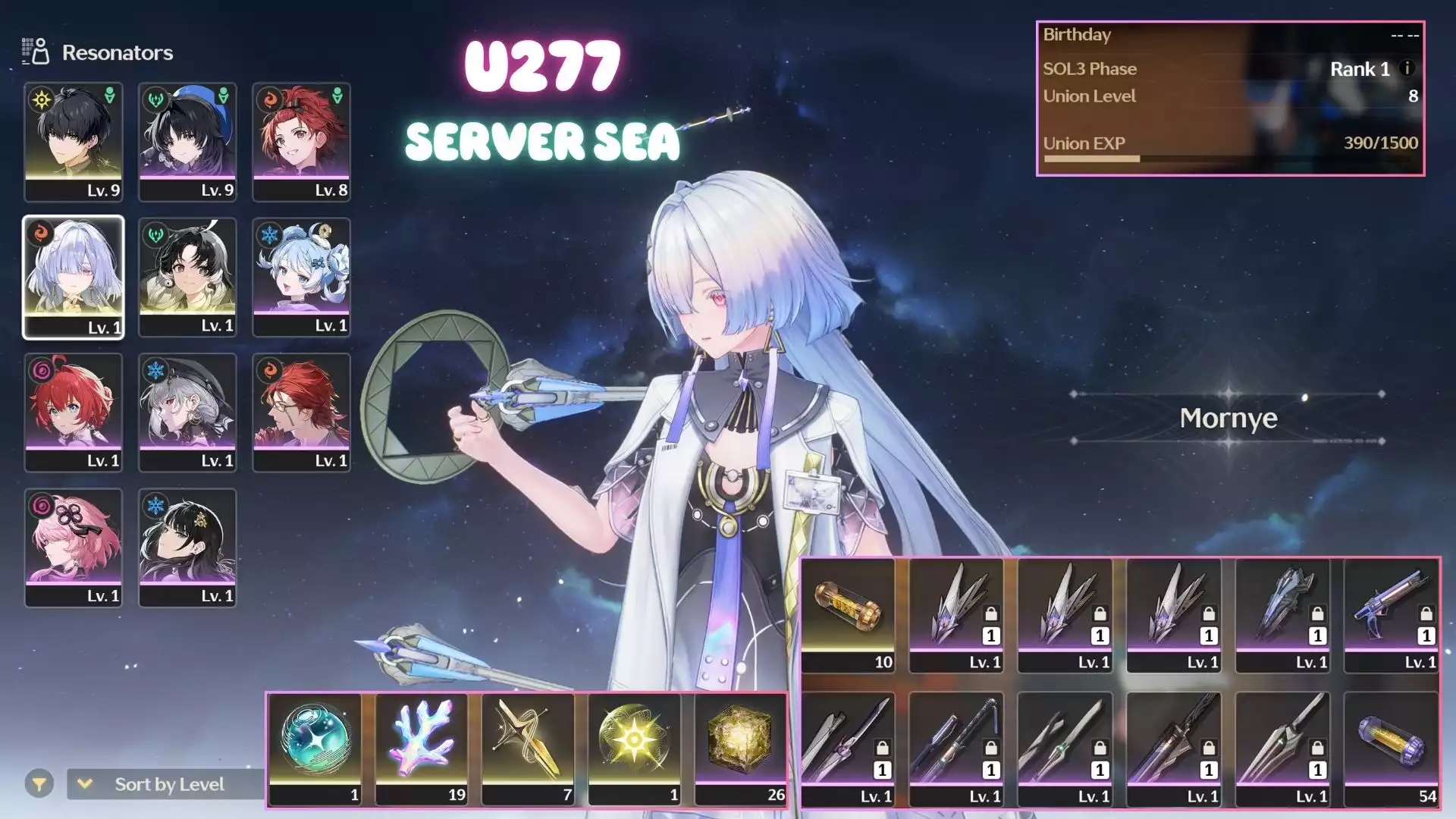
Task: Pick the pink-haired resonator with black hair flower
Action: coord(74,547)
